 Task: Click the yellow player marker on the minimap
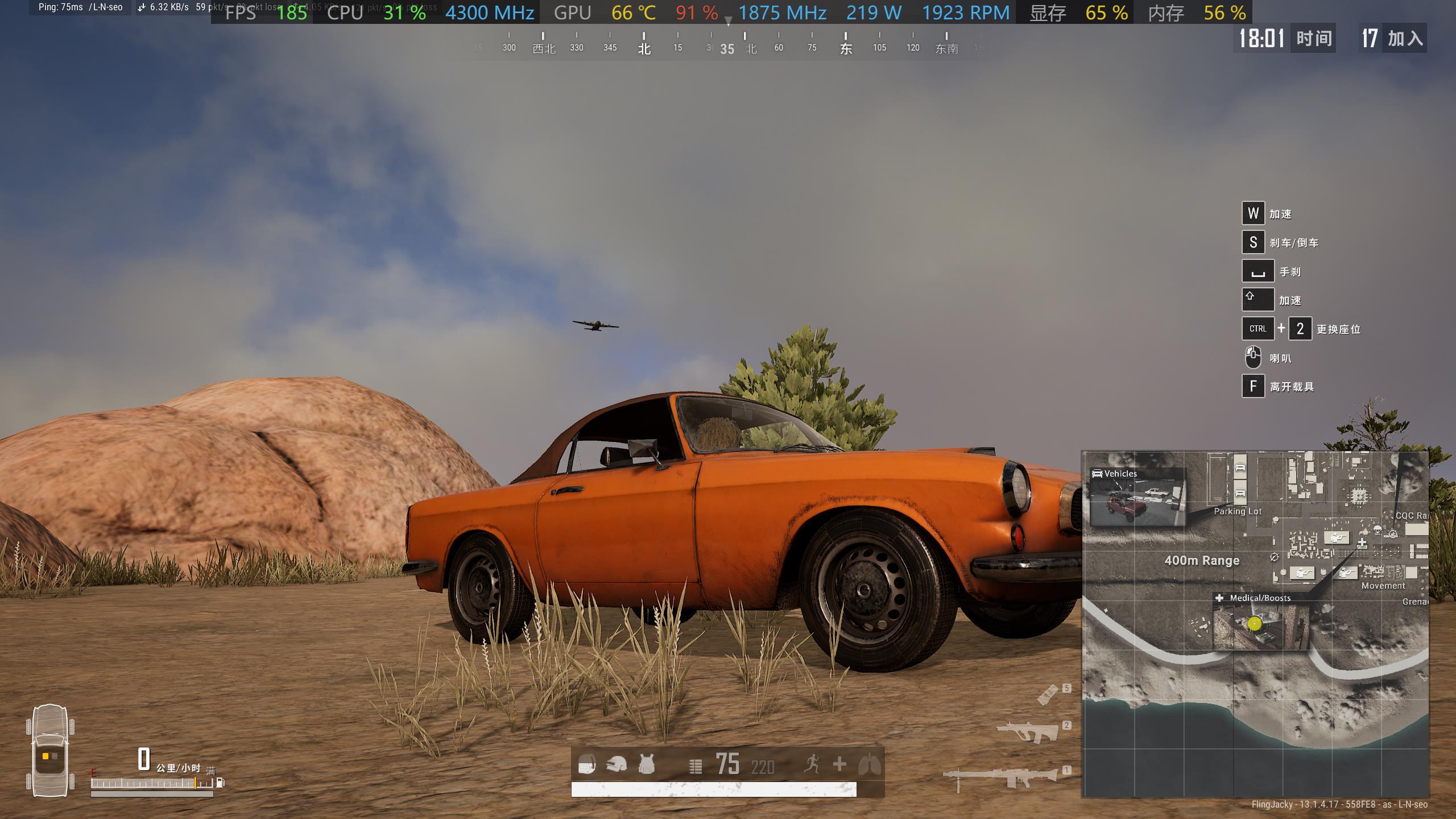(1255, 624)
